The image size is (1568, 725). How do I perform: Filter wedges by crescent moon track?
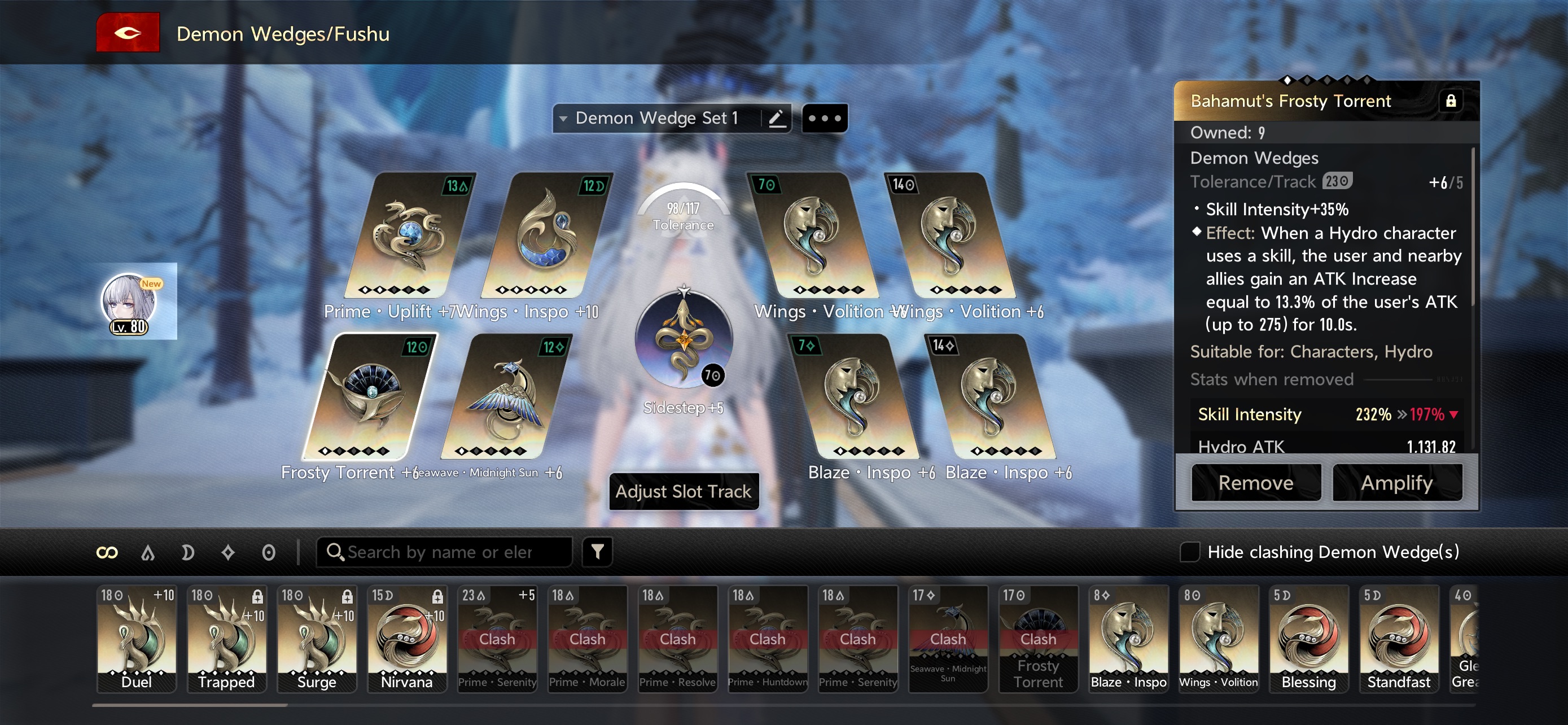pos(187,552)
